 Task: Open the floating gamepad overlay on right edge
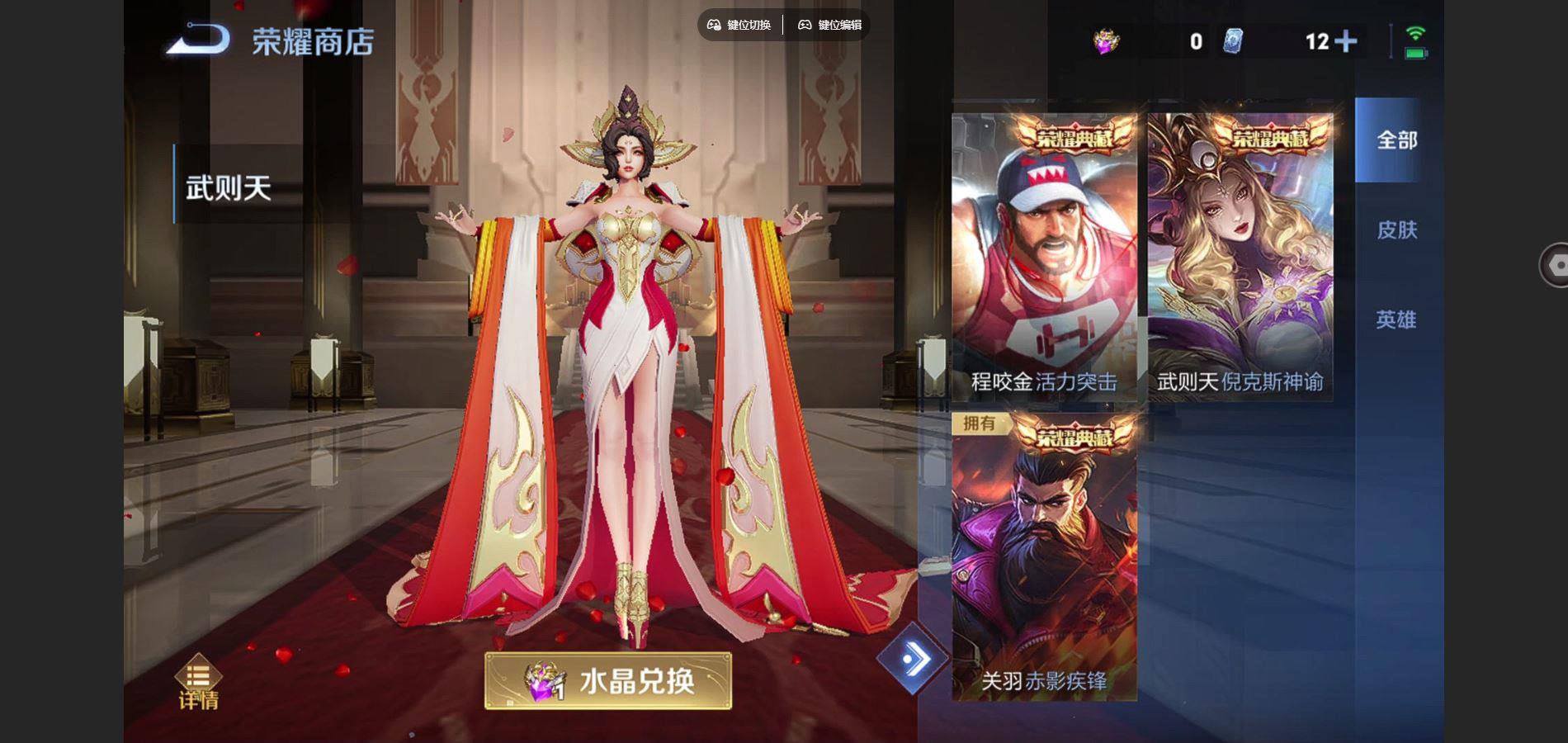click(x=1555, y=266)
